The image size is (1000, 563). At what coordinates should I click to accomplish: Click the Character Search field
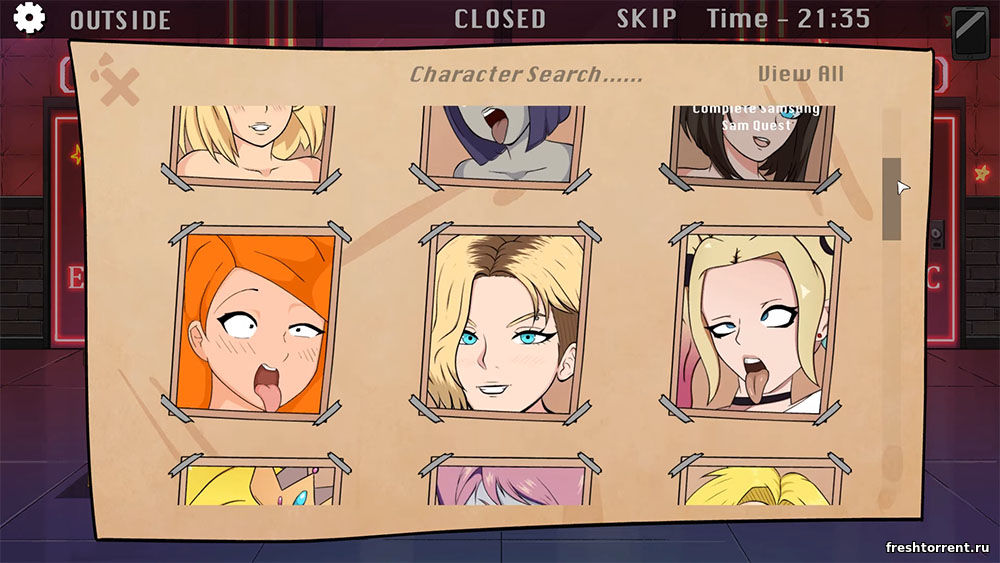(x=526, y=75)
